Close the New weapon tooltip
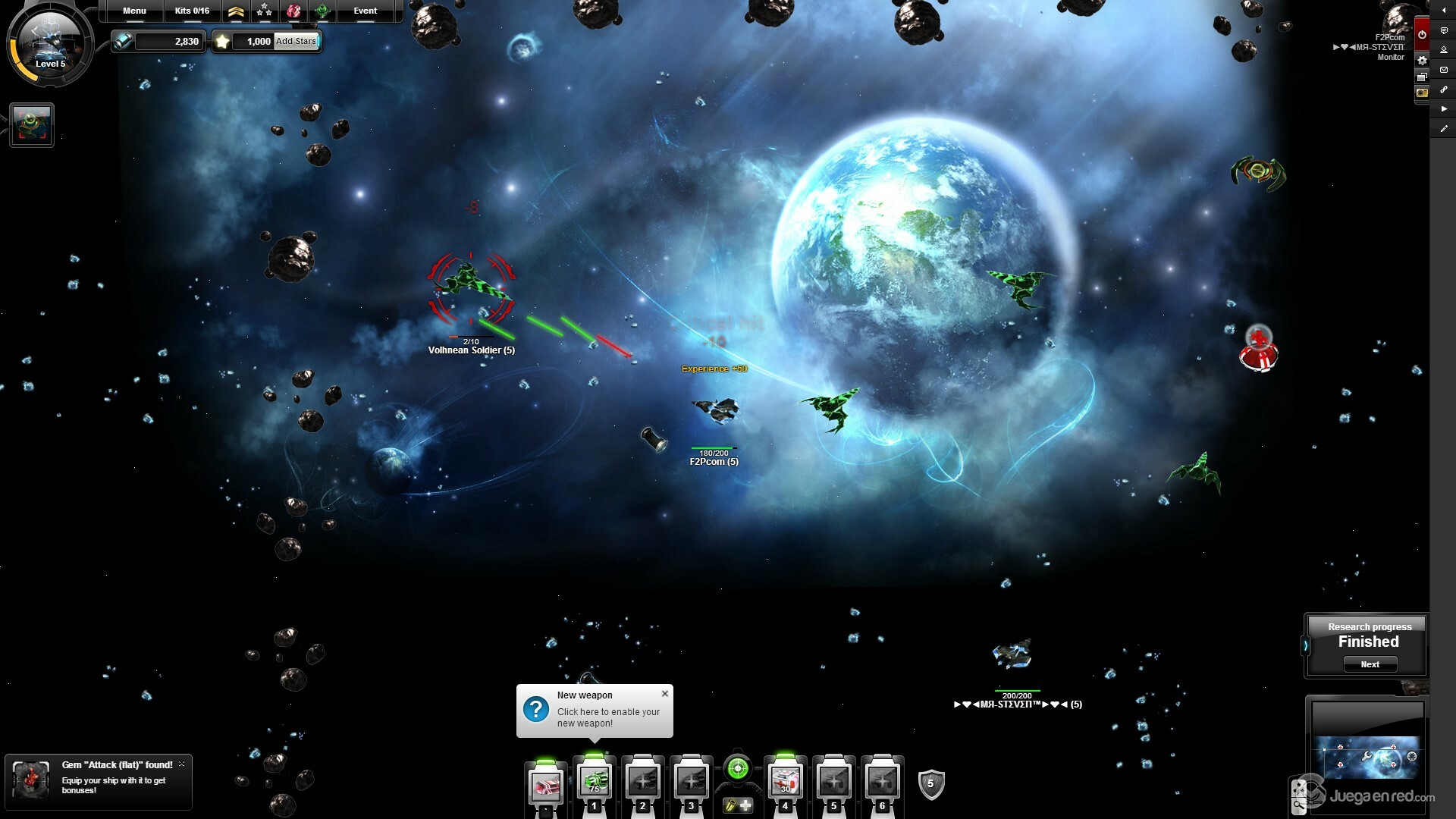This screenshot has height=819, width=1456. (665, 693)
